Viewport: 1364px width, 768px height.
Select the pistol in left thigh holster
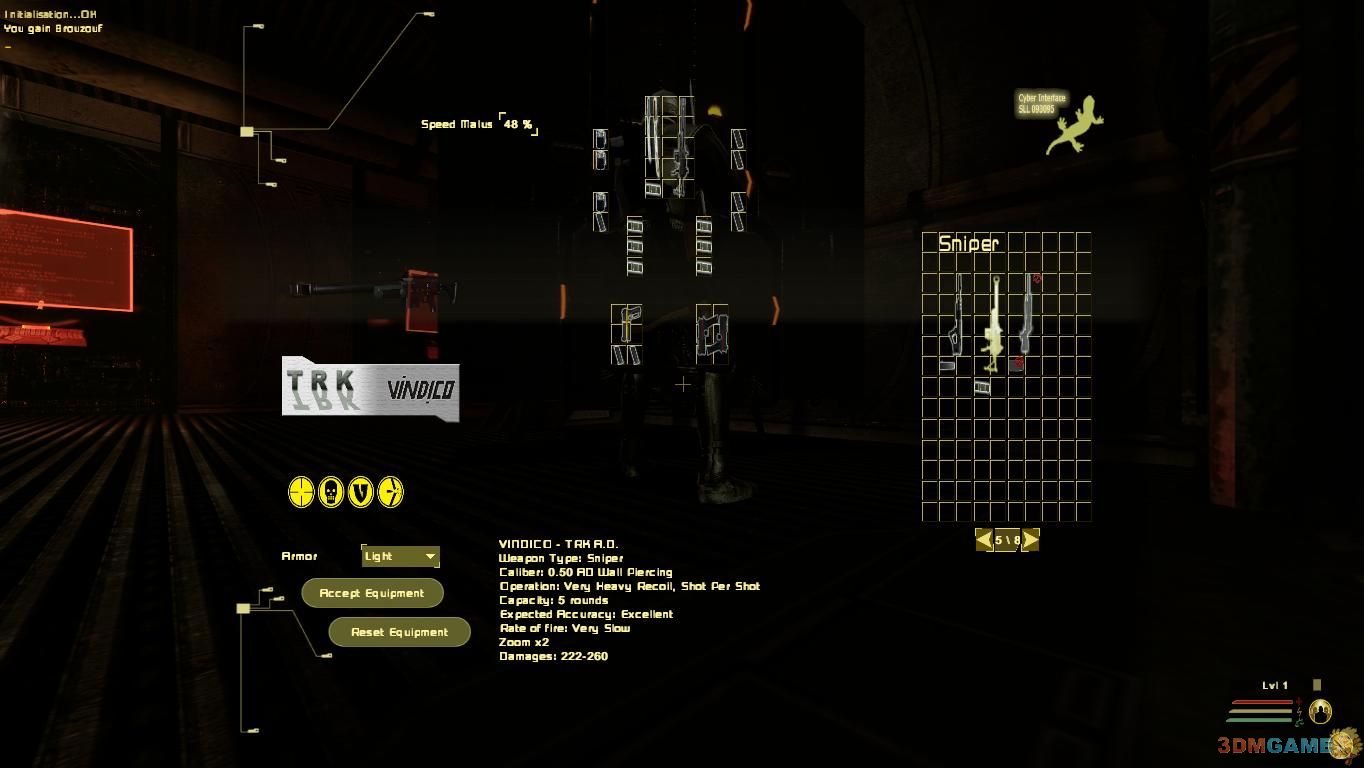626,325
